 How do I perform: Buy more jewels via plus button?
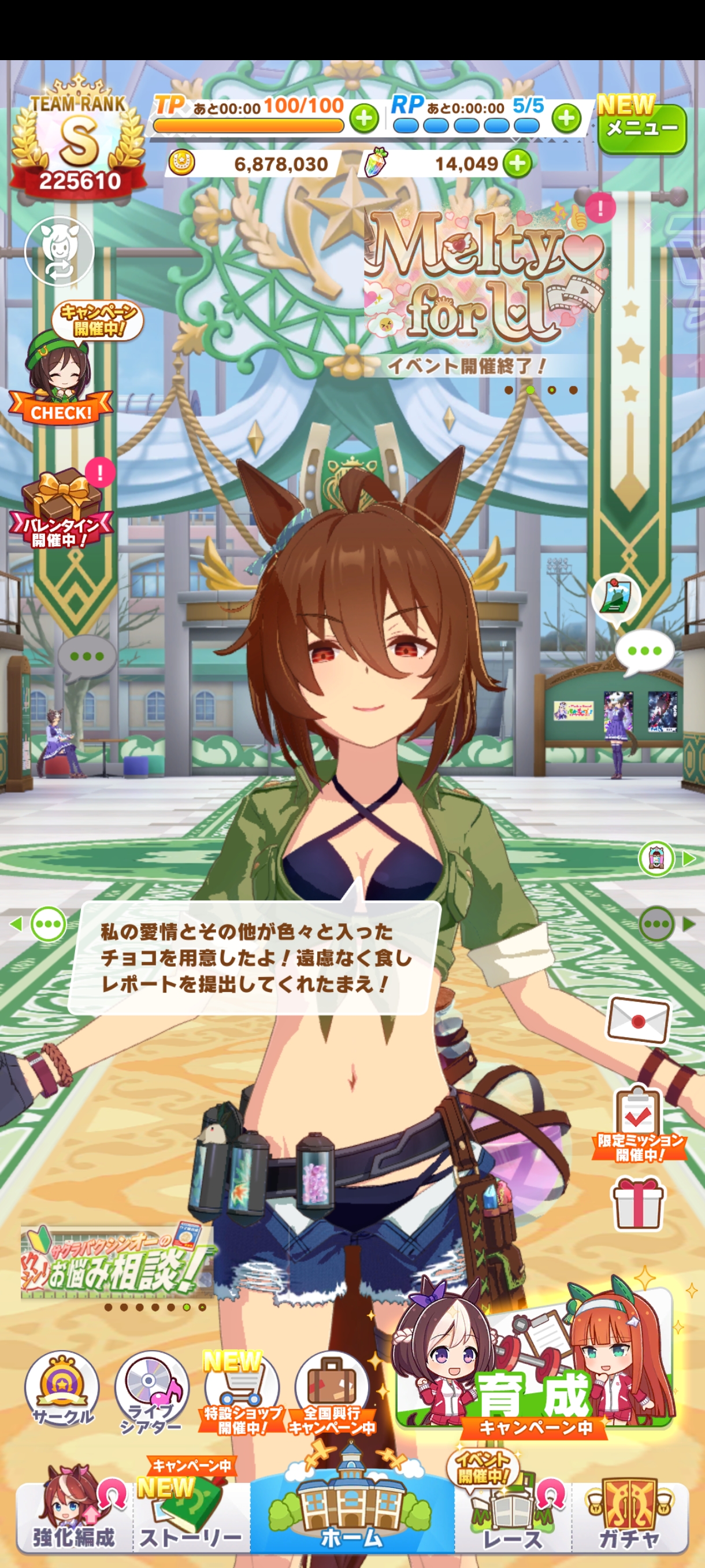click(518, 163)
